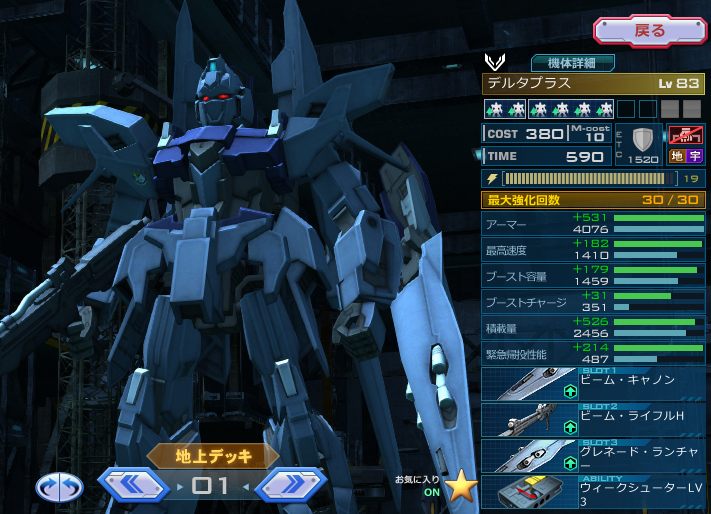The image size is (711, 514).
Task: Advance to the next deck with right arrow
Action: [289, 486]
